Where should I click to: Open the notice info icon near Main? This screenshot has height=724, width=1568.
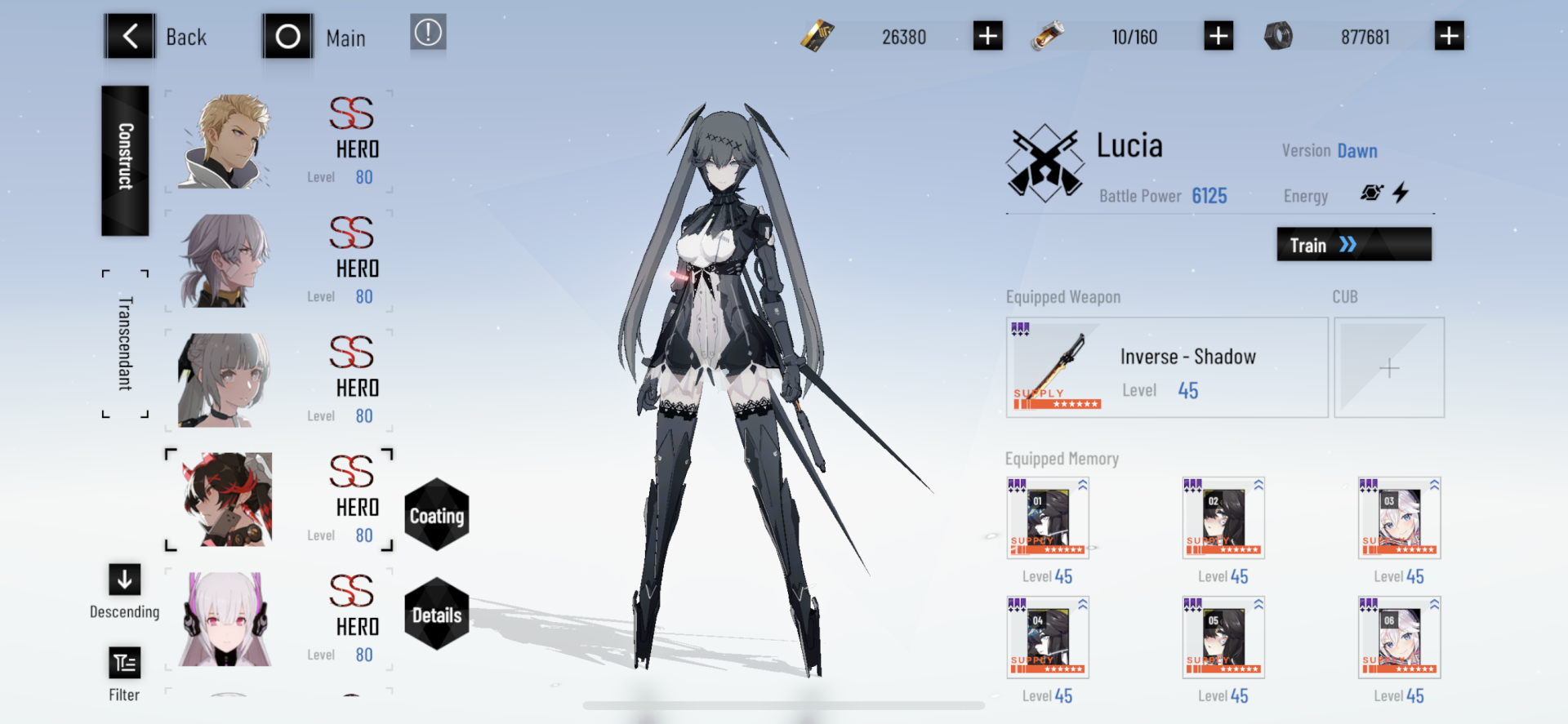pos(428,34)
